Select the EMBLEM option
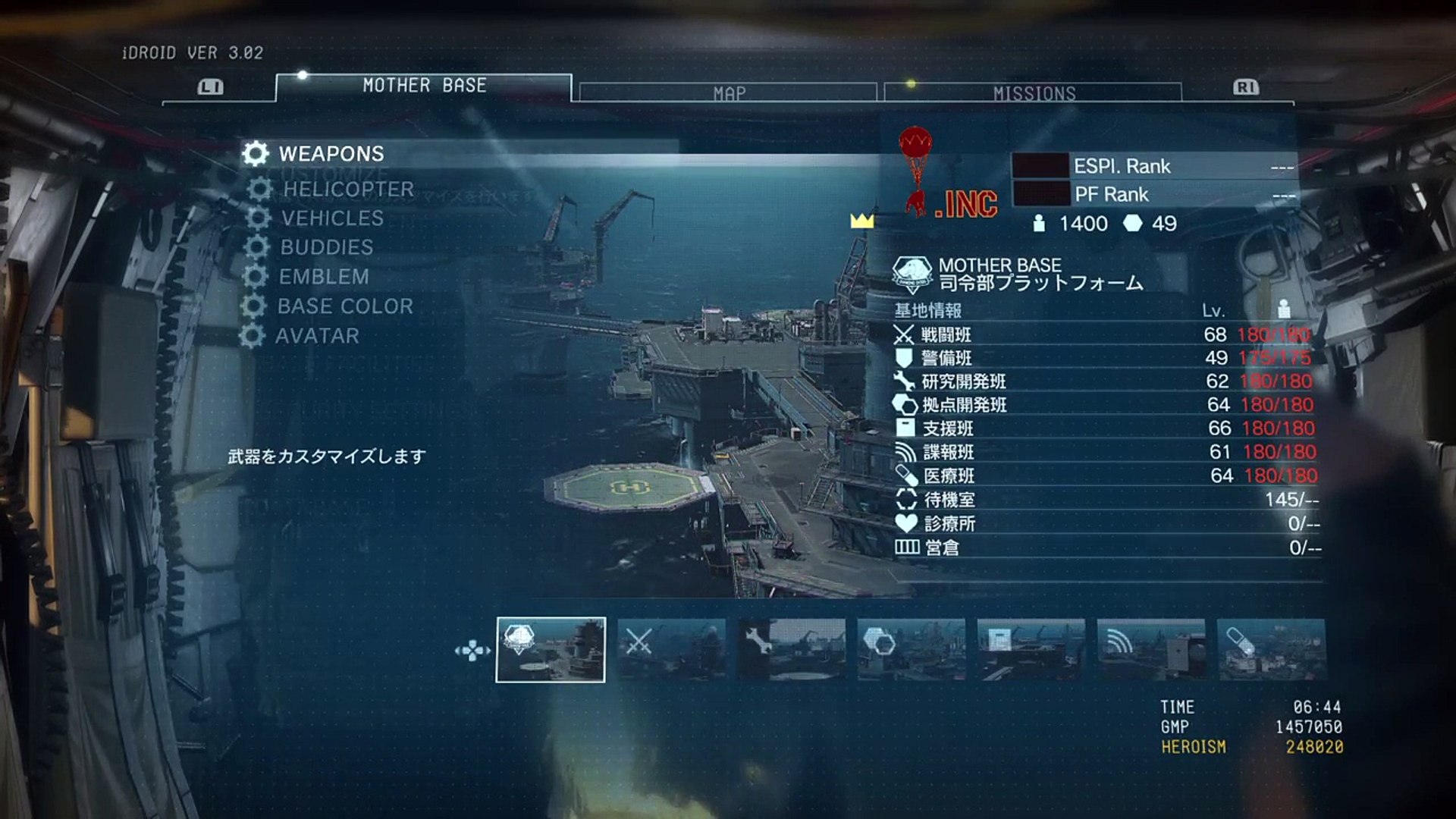This screenshot has width=1456, height=819. click(x=324, y=277)
